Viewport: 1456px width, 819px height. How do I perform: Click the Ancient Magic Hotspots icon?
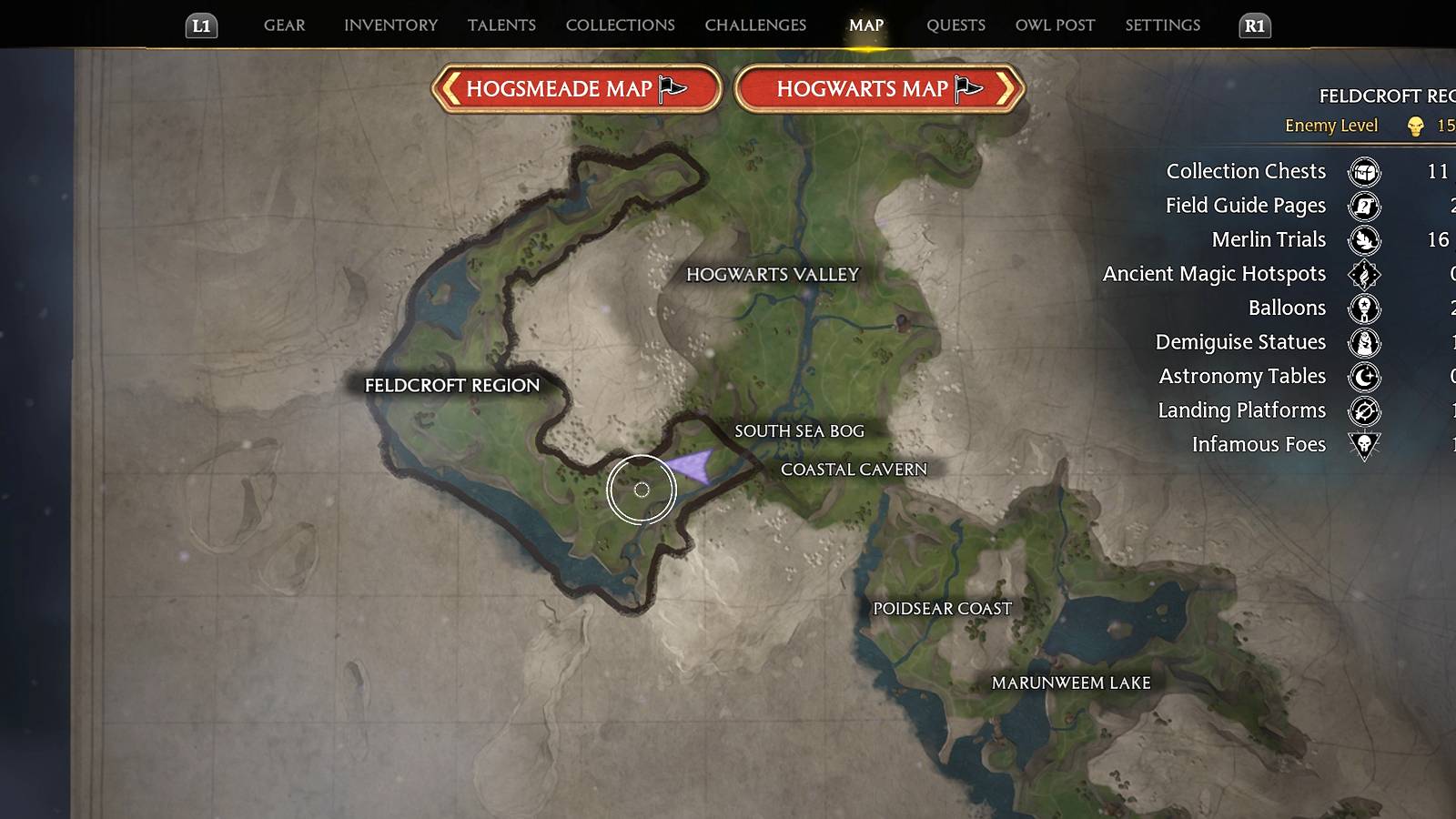point(1365,274)
